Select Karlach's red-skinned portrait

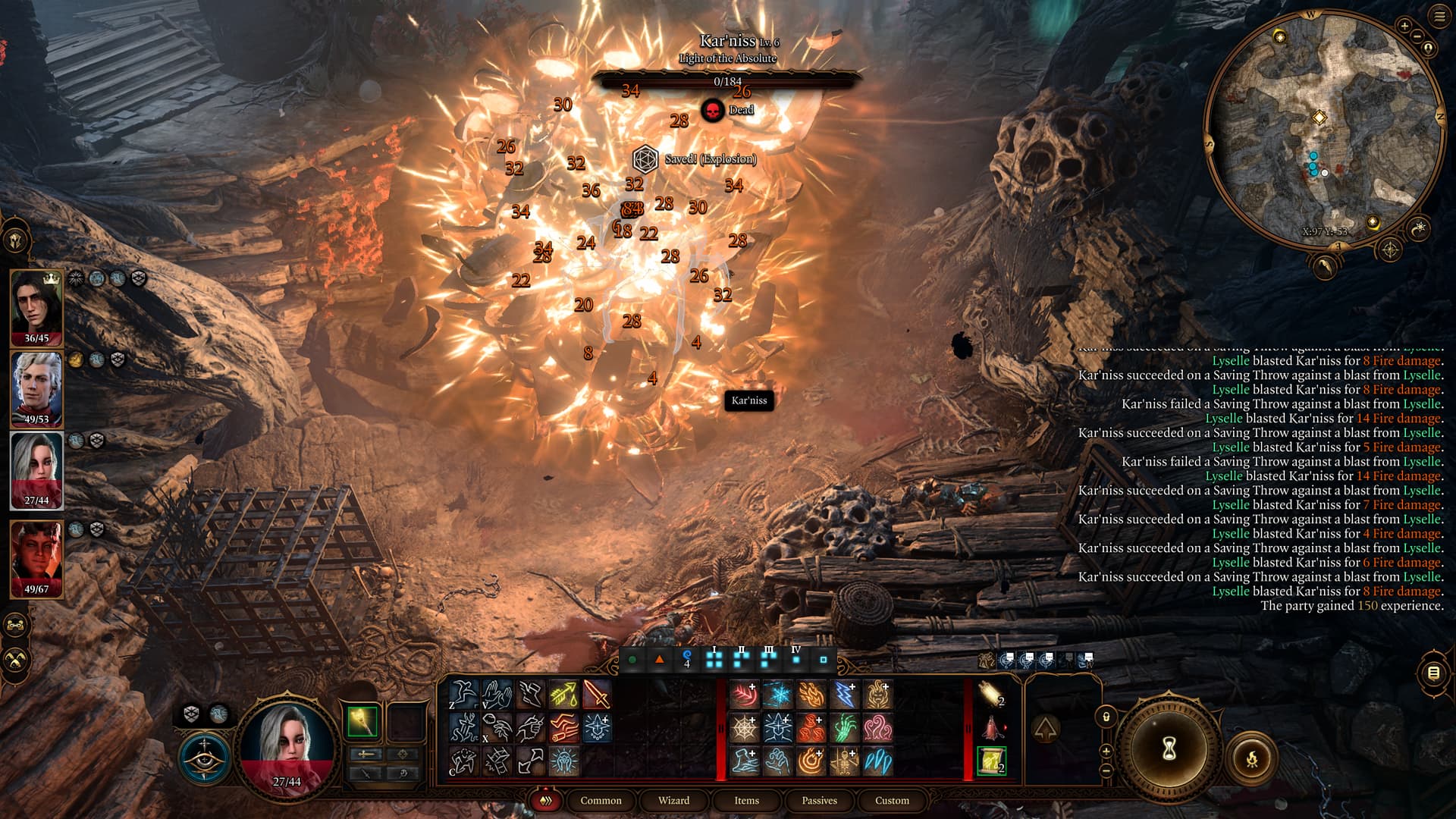point(36,557)
